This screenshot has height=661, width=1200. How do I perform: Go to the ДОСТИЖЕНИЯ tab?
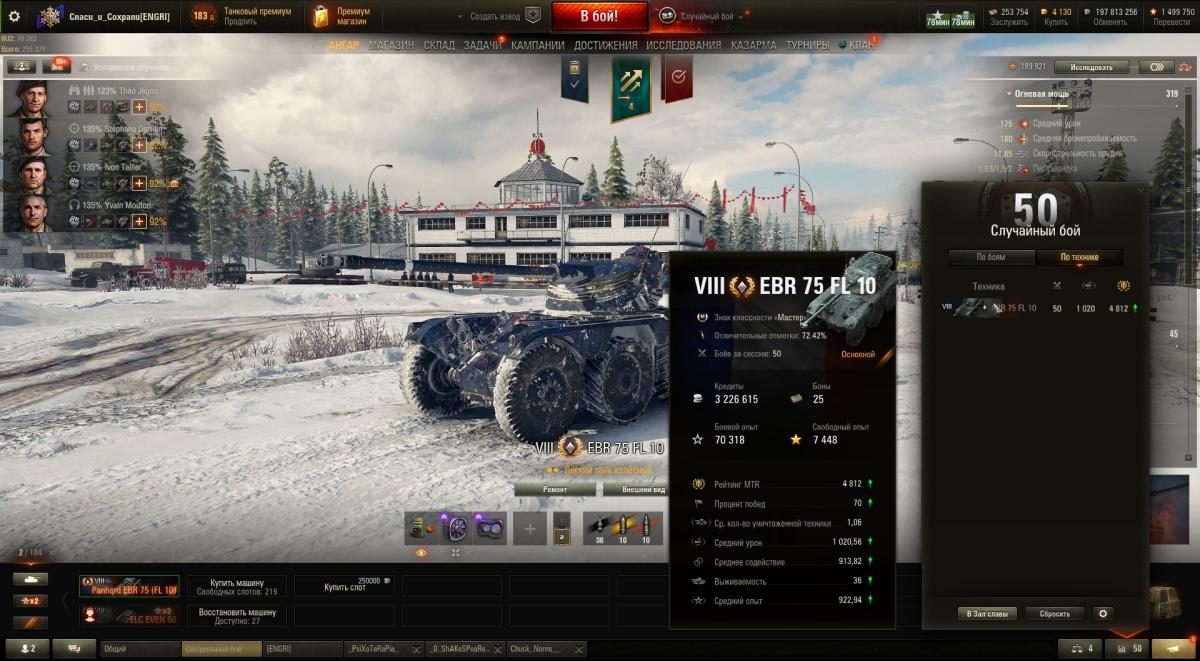[x=604, y=45]
